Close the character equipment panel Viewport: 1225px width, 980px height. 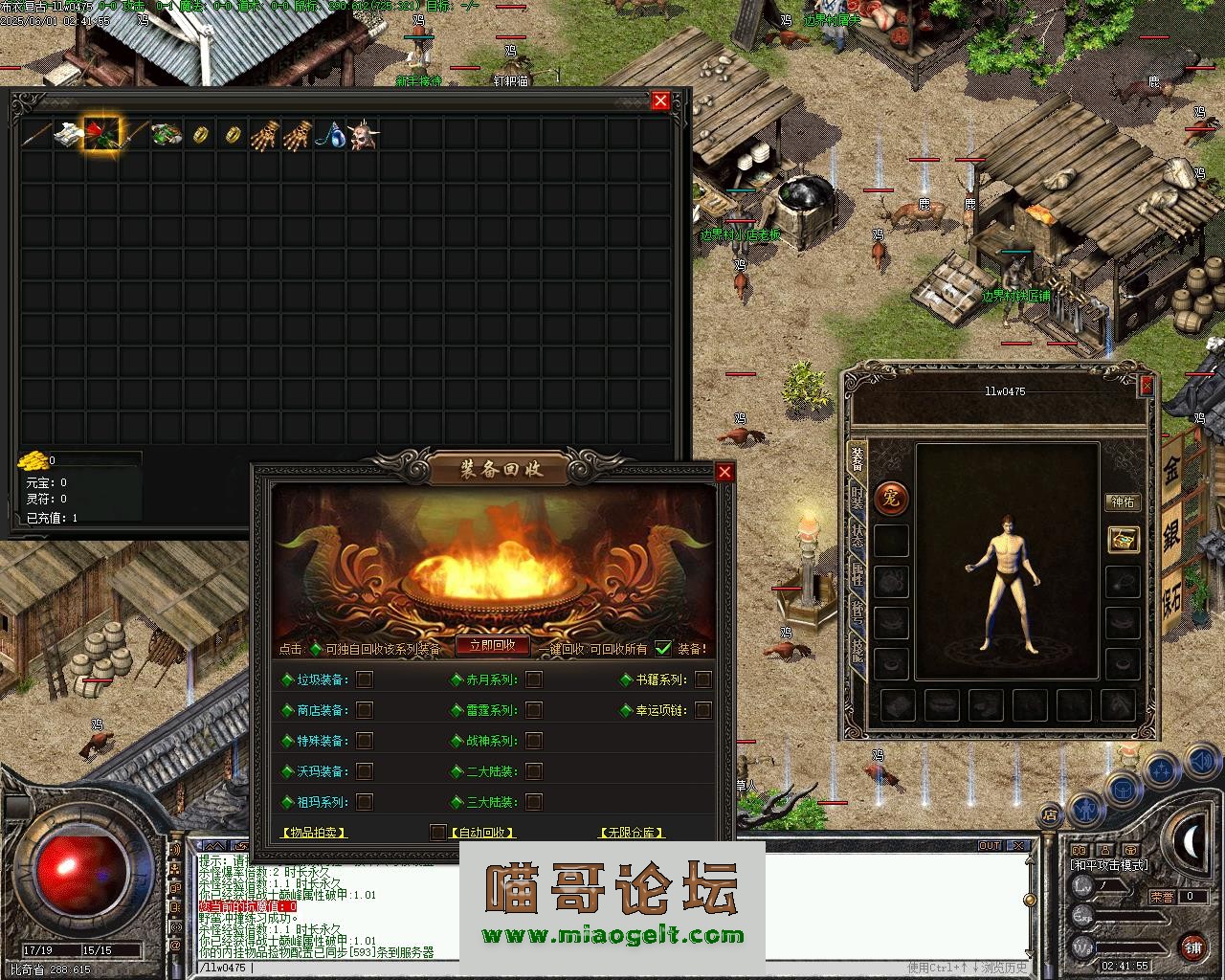1147,385
